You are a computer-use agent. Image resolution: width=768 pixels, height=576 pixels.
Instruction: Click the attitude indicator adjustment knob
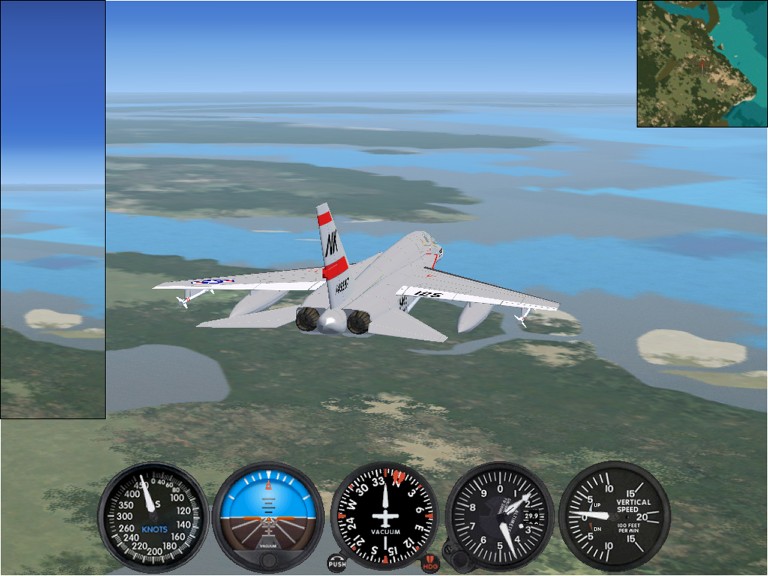(268, 559)
